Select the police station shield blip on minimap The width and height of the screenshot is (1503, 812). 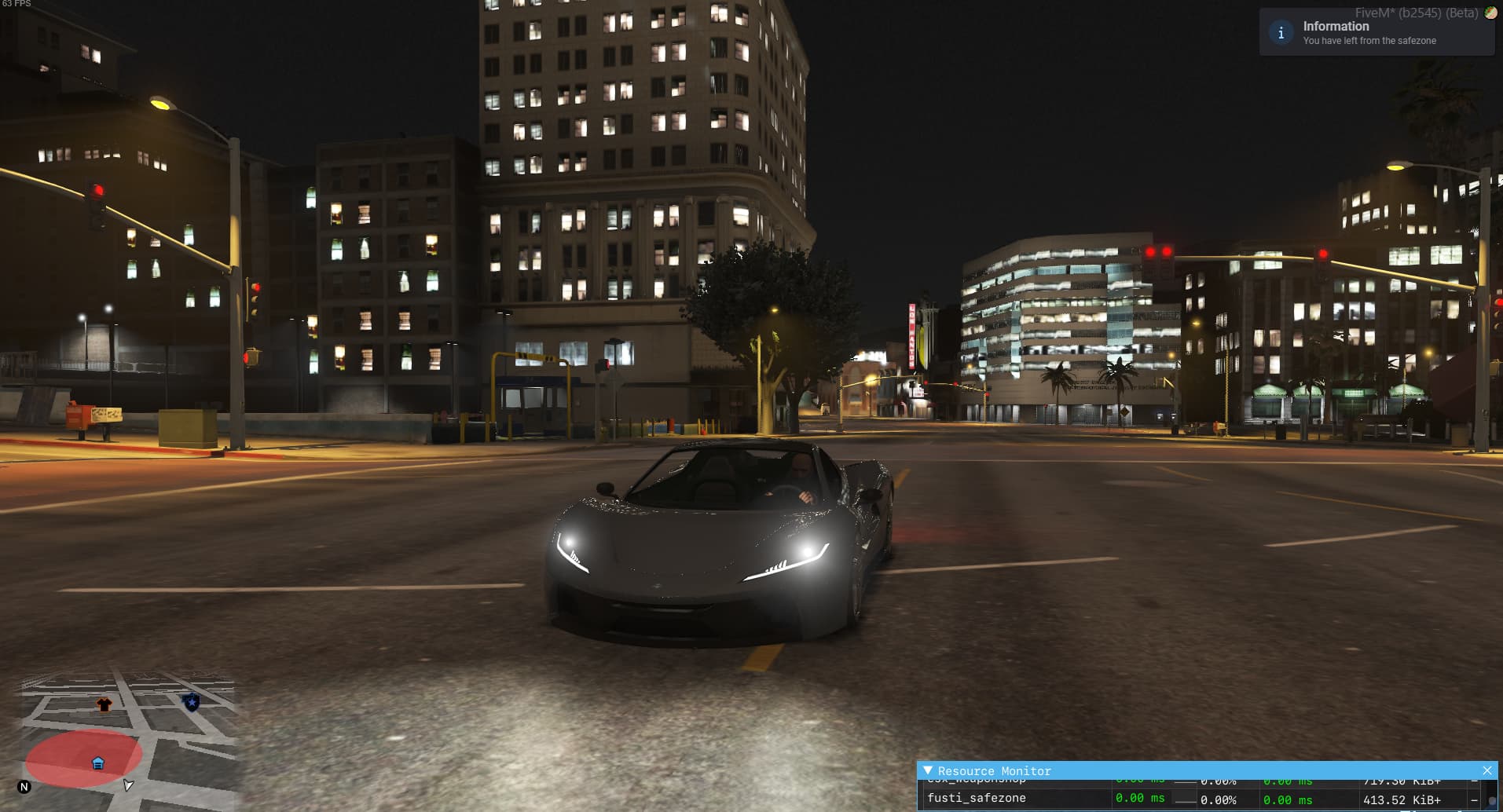191,703
